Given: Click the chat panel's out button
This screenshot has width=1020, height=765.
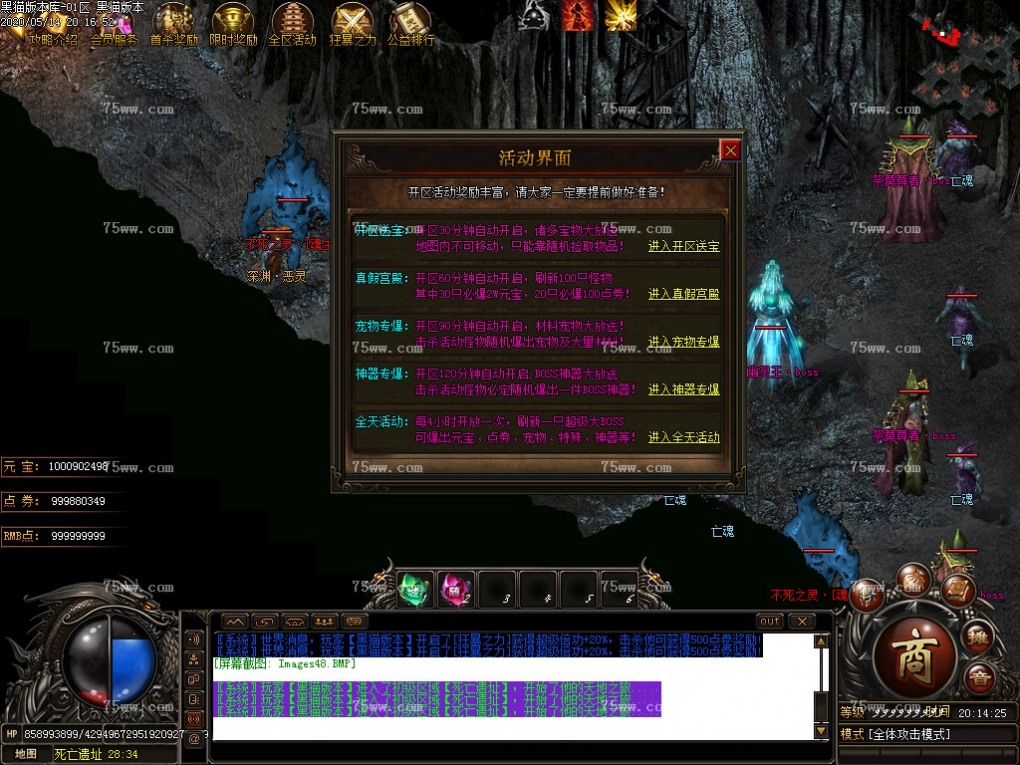Looking at the screenshot, I should [769, 621].
